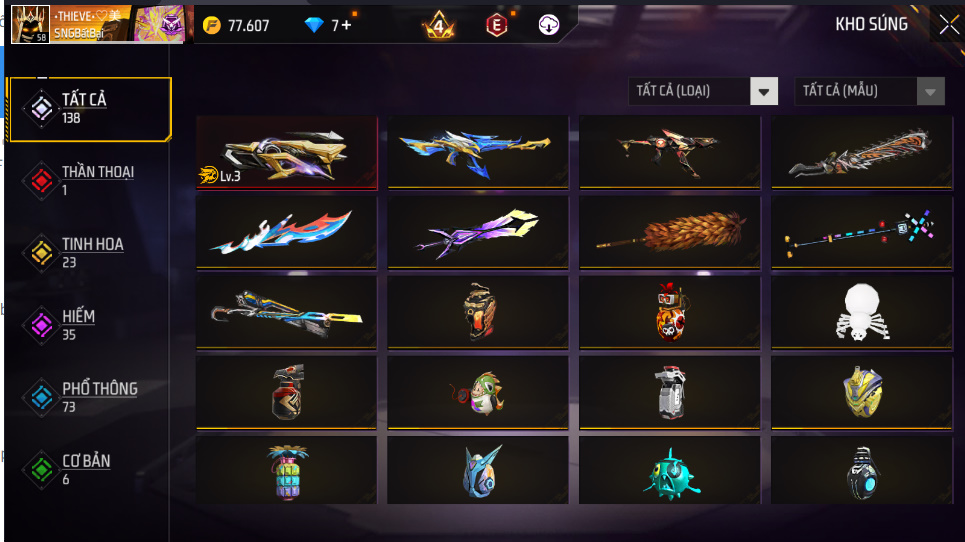Select the feather duster melee skin
This screenshot has width=965, height=542.
click(x=670, y=232)
